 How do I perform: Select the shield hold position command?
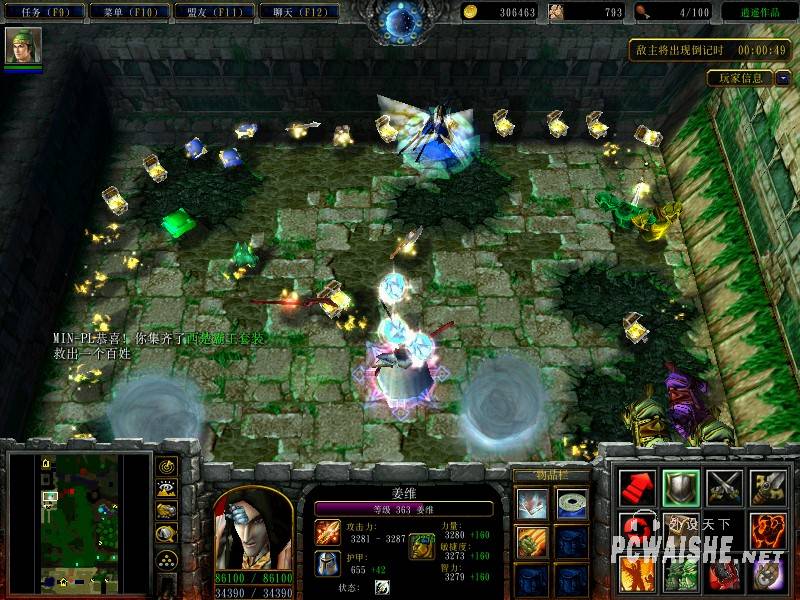pos(680,487)
